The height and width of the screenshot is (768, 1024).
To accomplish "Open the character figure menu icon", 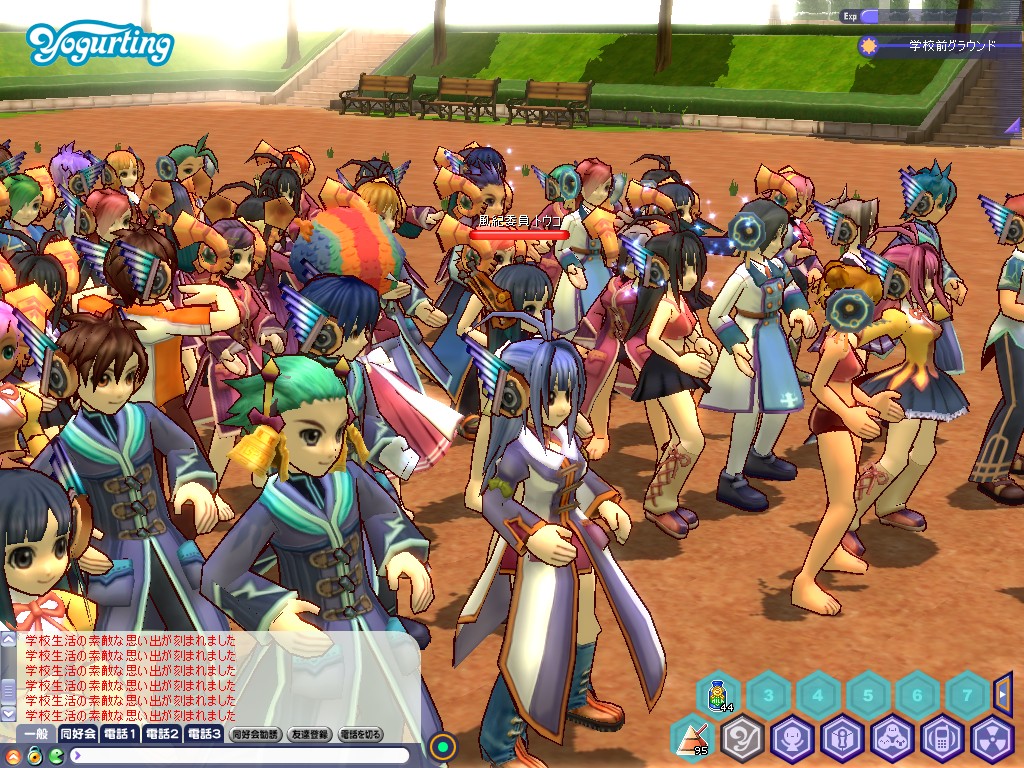I will click(792, 739).
